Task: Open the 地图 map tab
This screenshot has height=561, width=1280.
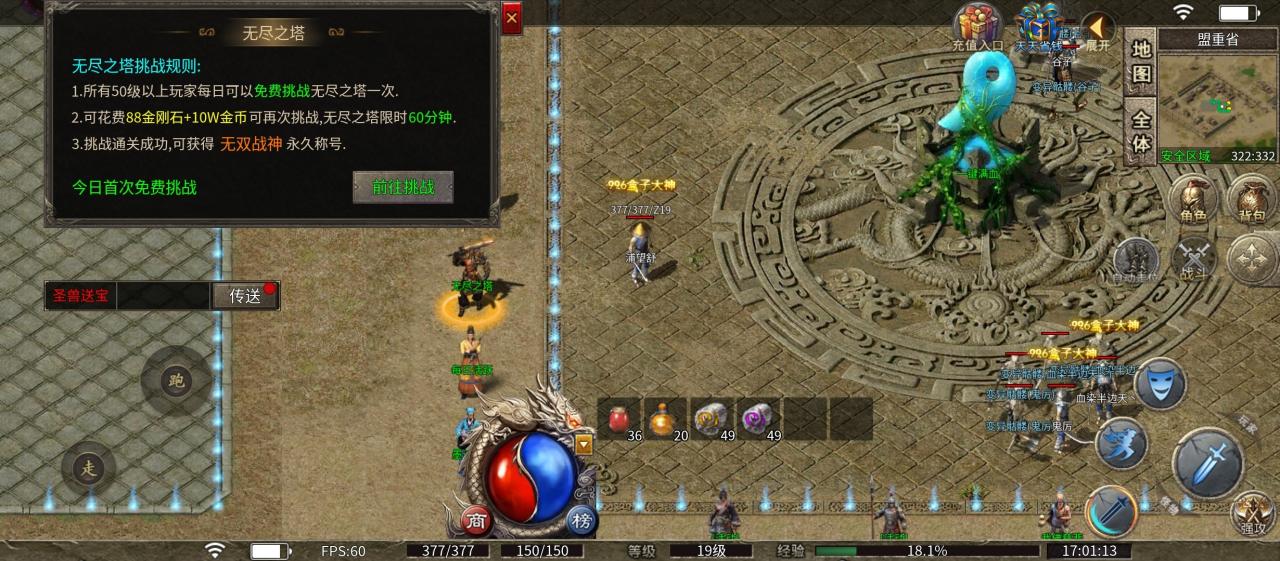Action: (x=1141, y=62)
